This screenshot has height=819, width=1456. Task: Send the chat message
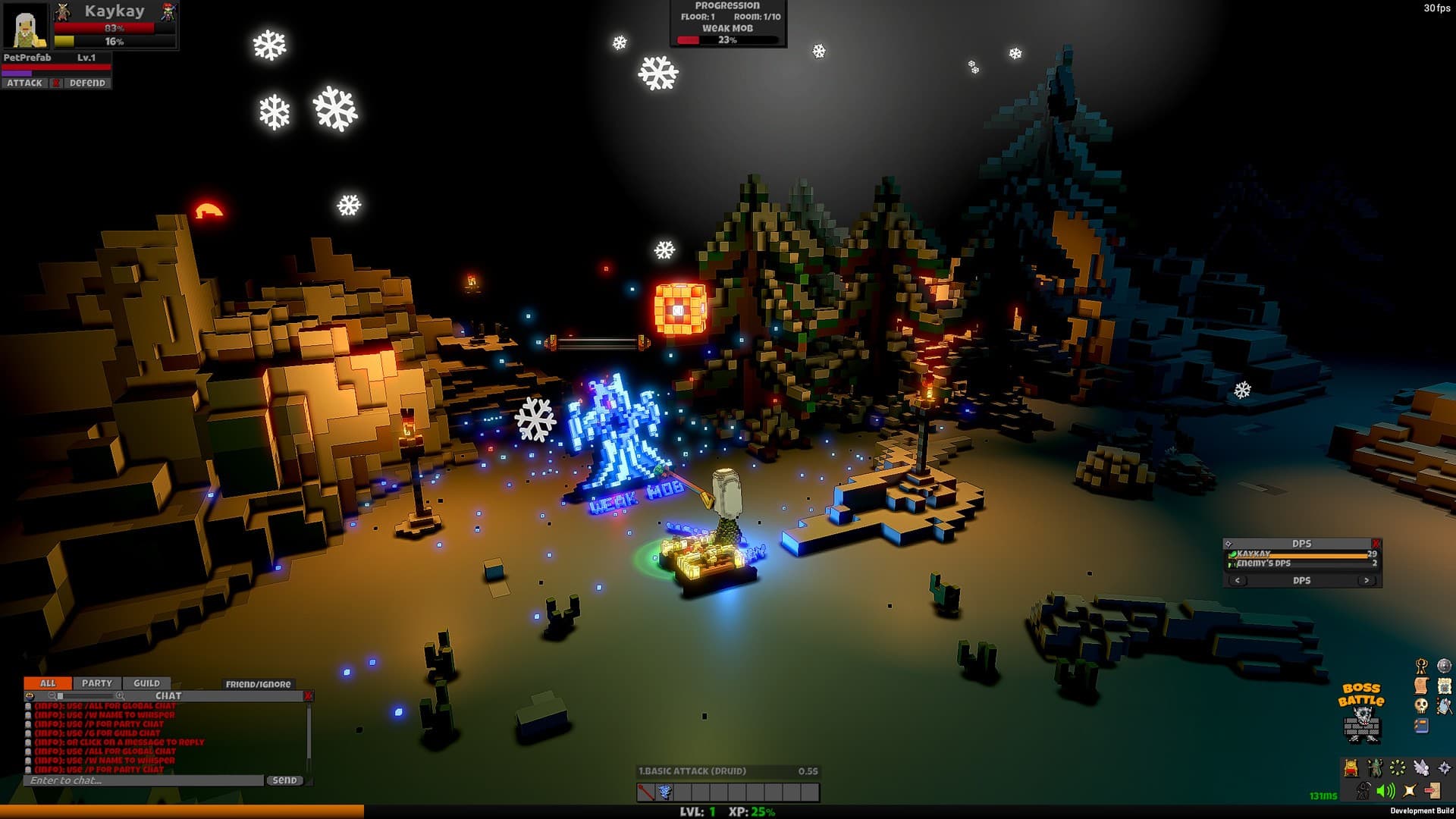coord(284,780)
